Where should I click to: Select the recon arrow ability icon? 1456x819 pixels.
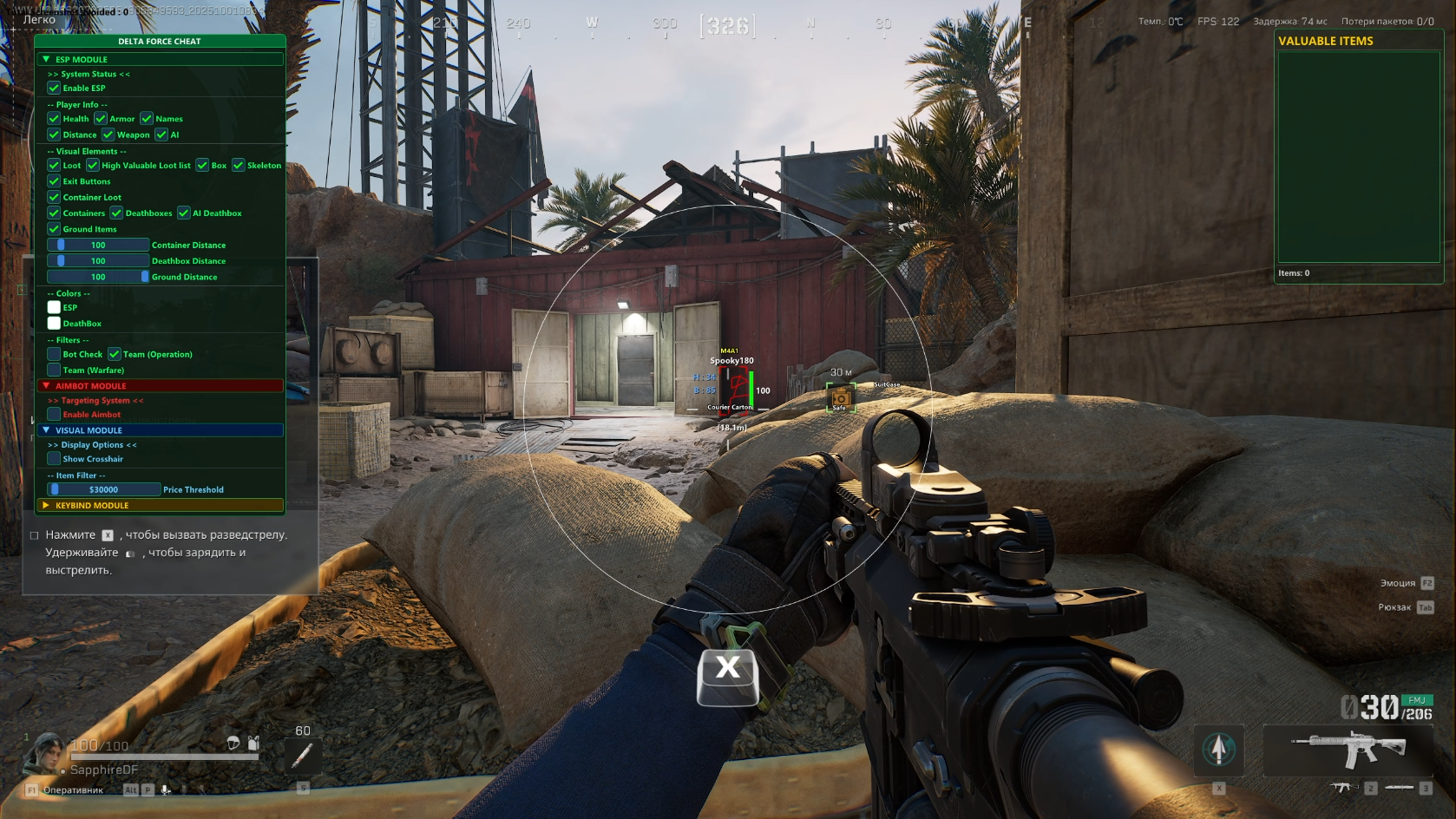click(1219, 749)
